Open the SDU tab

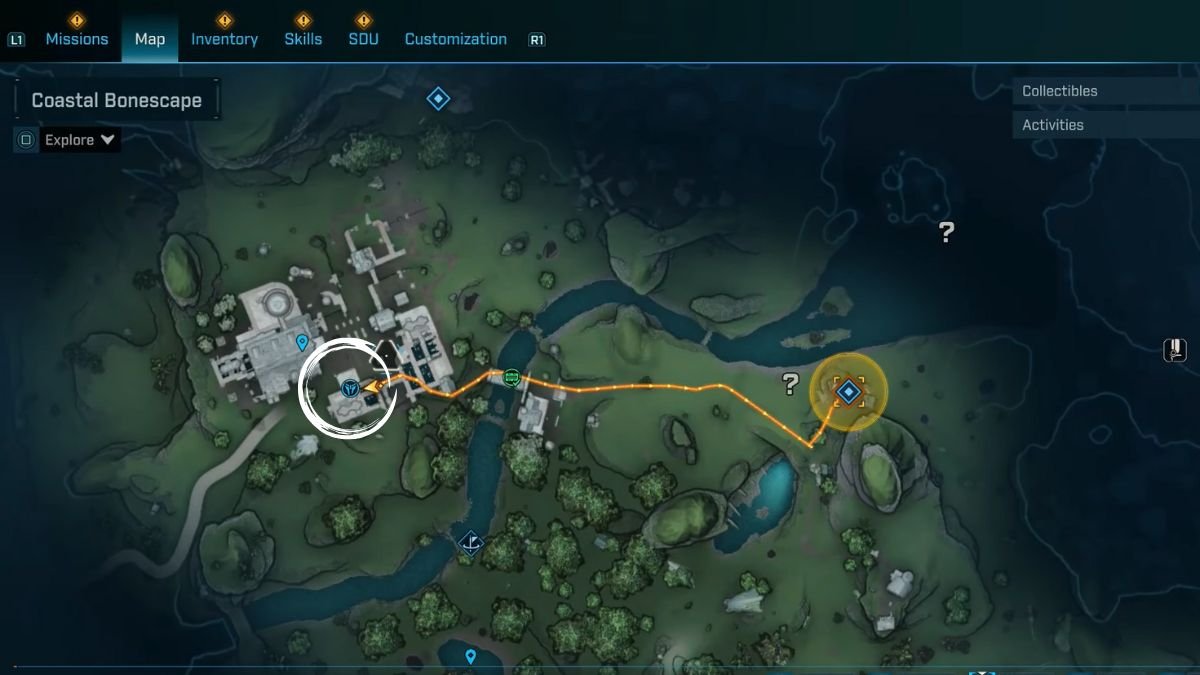click(363, 39)
